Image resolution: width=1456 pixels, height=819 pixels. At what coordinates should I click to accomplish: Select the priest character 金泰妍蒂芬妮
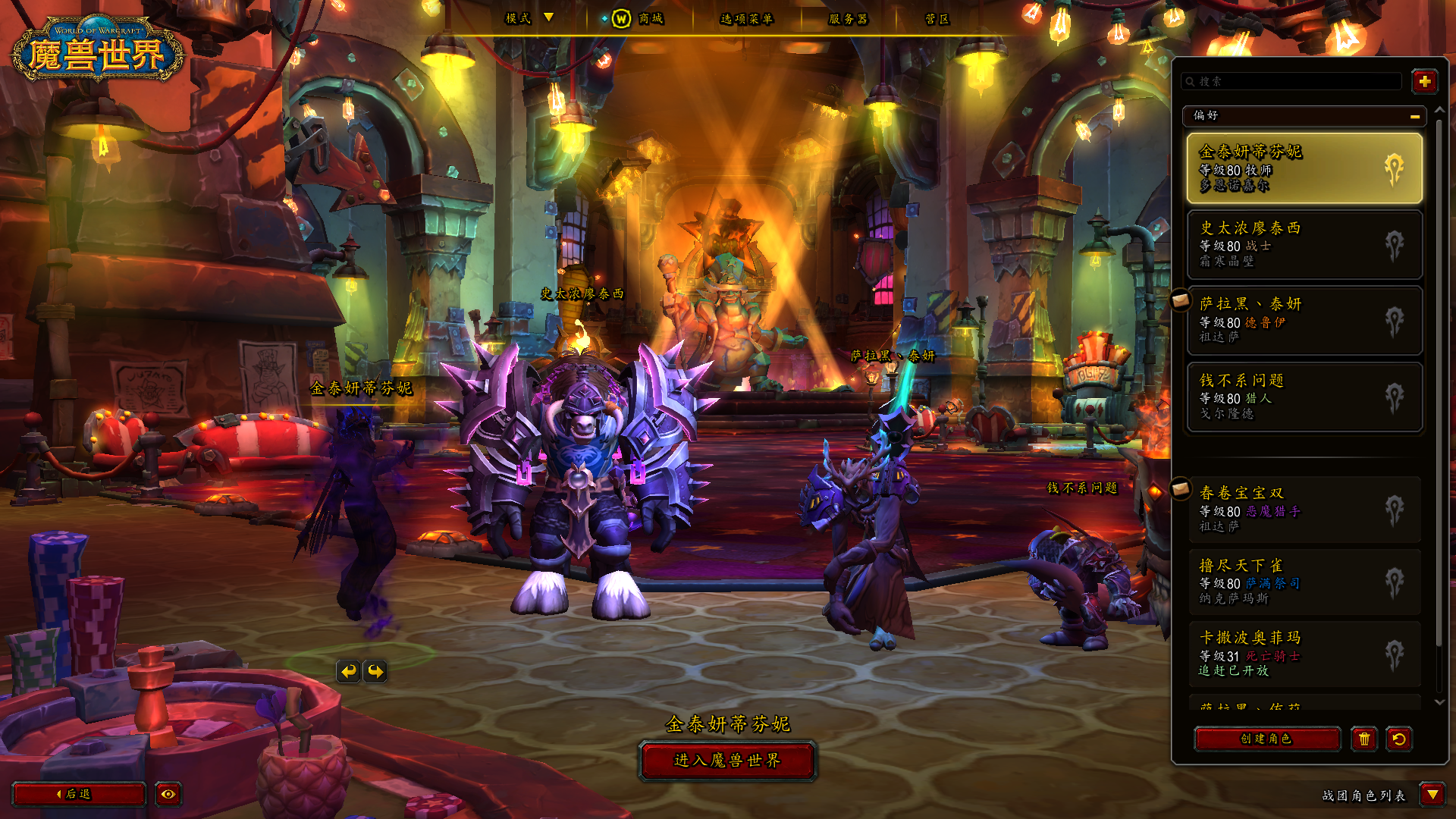click(x=1304, y=168)
